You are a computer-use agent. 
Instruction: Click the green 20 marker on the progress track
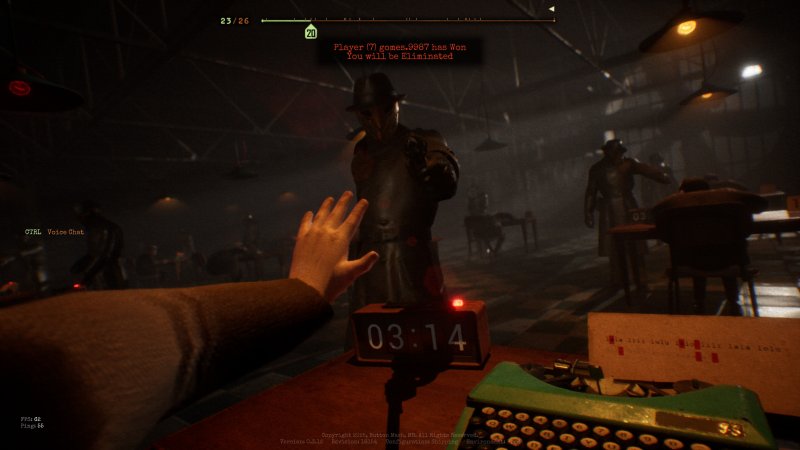pyautogui.click(x=311, y=33)
